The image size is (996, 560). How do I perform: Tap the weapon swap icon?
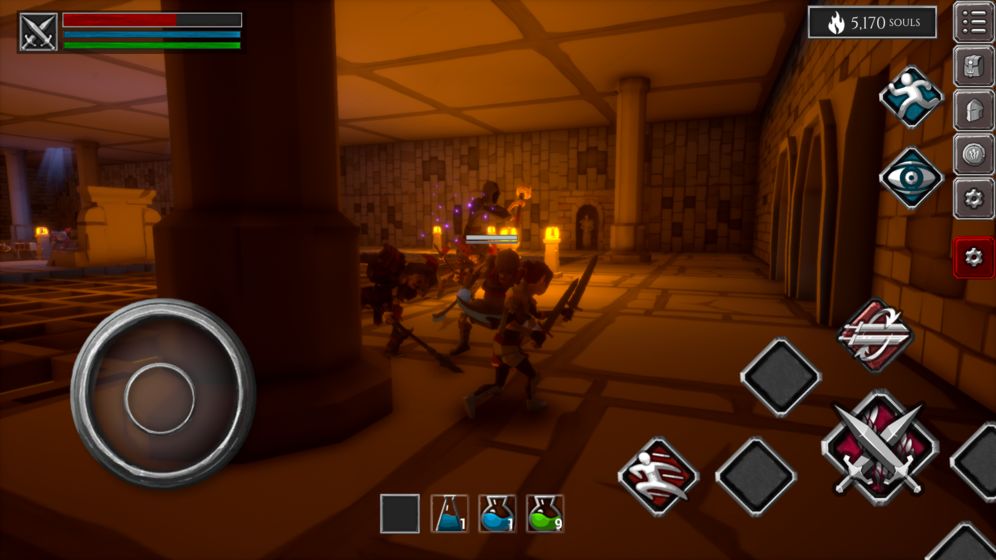point(874,336)
